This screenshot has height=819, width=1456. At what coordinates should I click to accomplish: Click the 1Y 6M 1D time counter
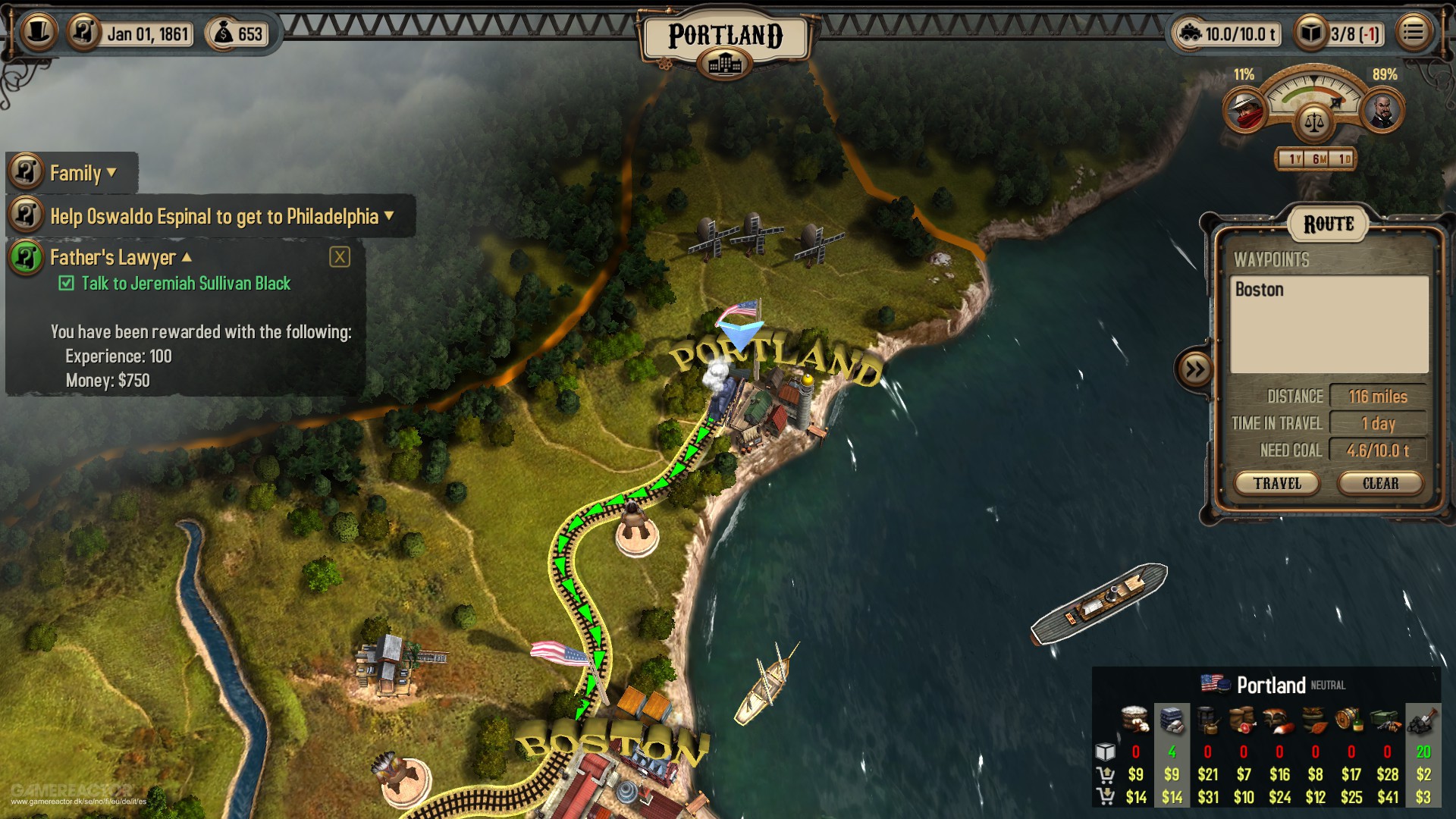1316,159
